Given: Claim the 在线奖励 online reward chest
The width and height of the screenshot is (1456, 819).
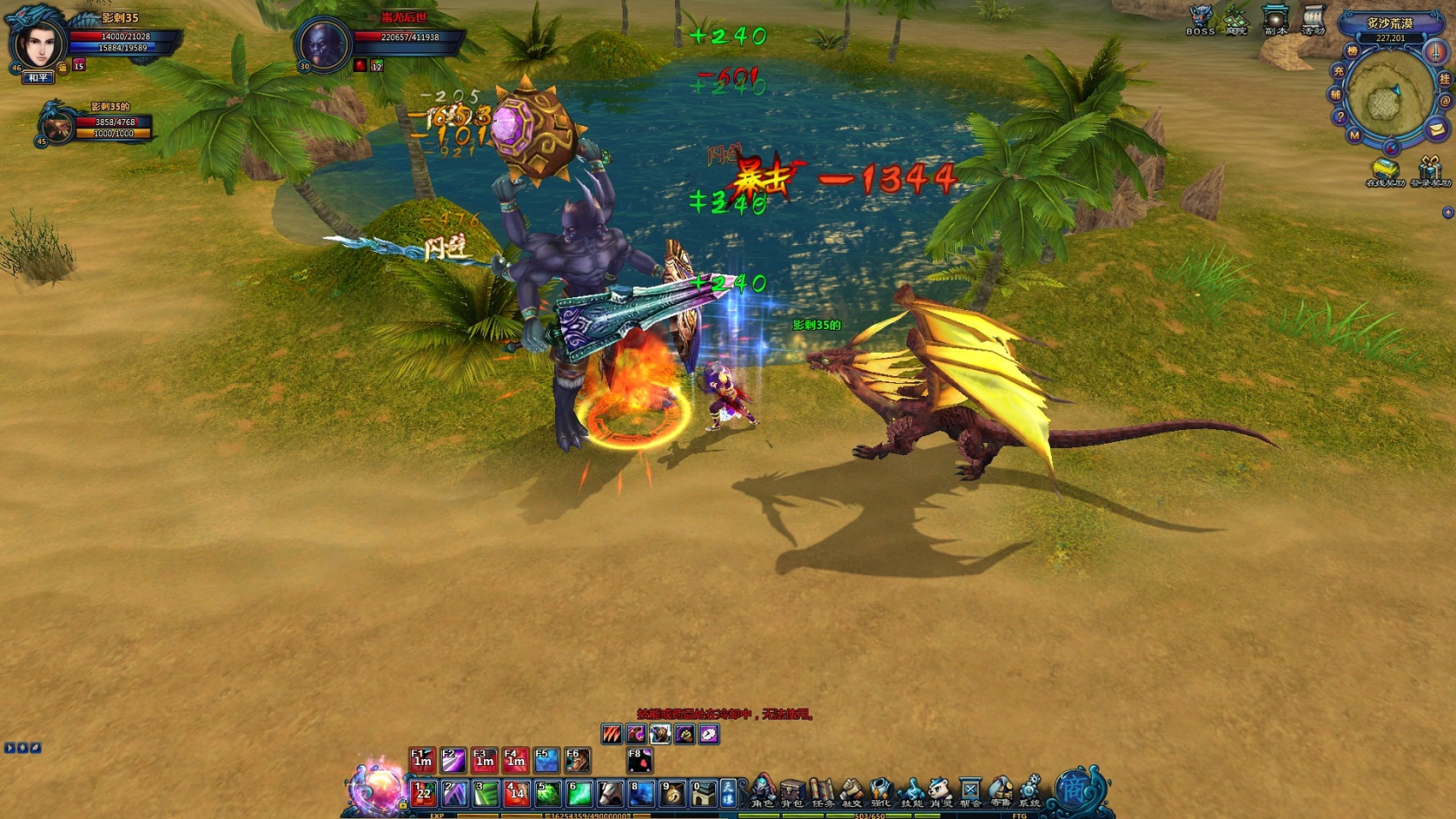Looking at the screenshot, I should [x=1384, y=170].
